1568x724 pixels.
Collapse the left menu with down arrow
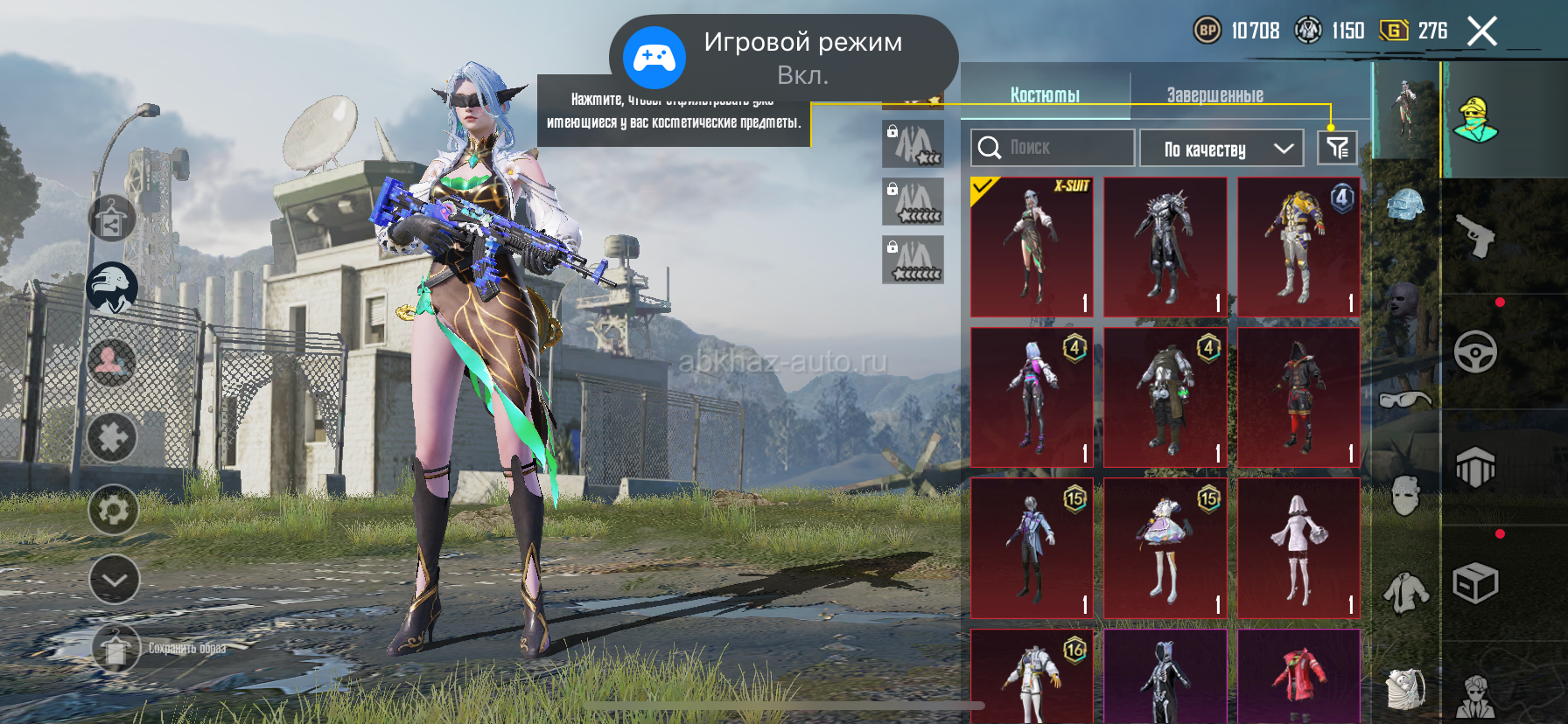pyautogui.click(x=114, y=579)
